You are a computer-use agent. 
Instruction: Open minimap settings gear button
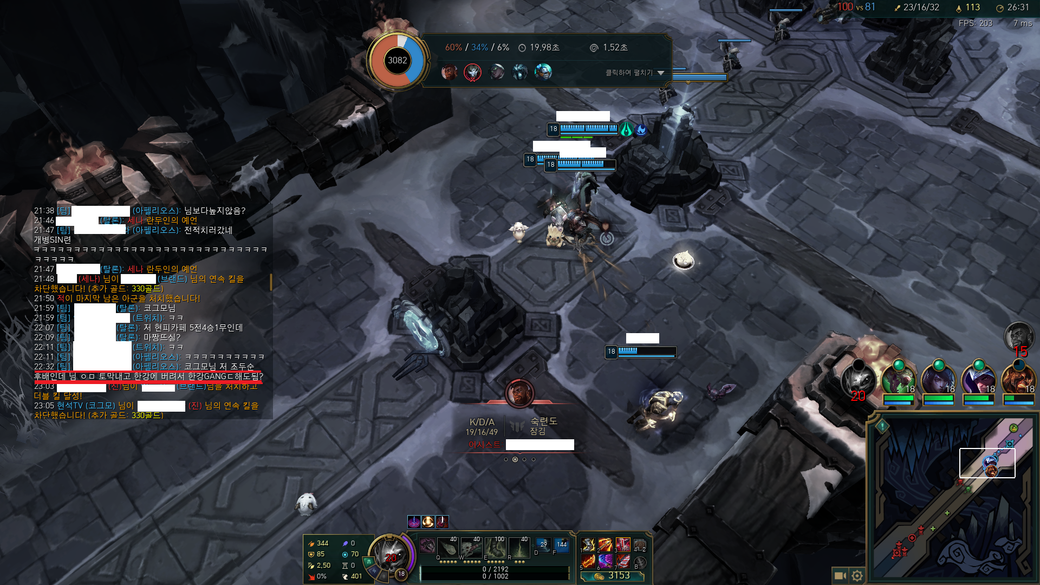857,576
